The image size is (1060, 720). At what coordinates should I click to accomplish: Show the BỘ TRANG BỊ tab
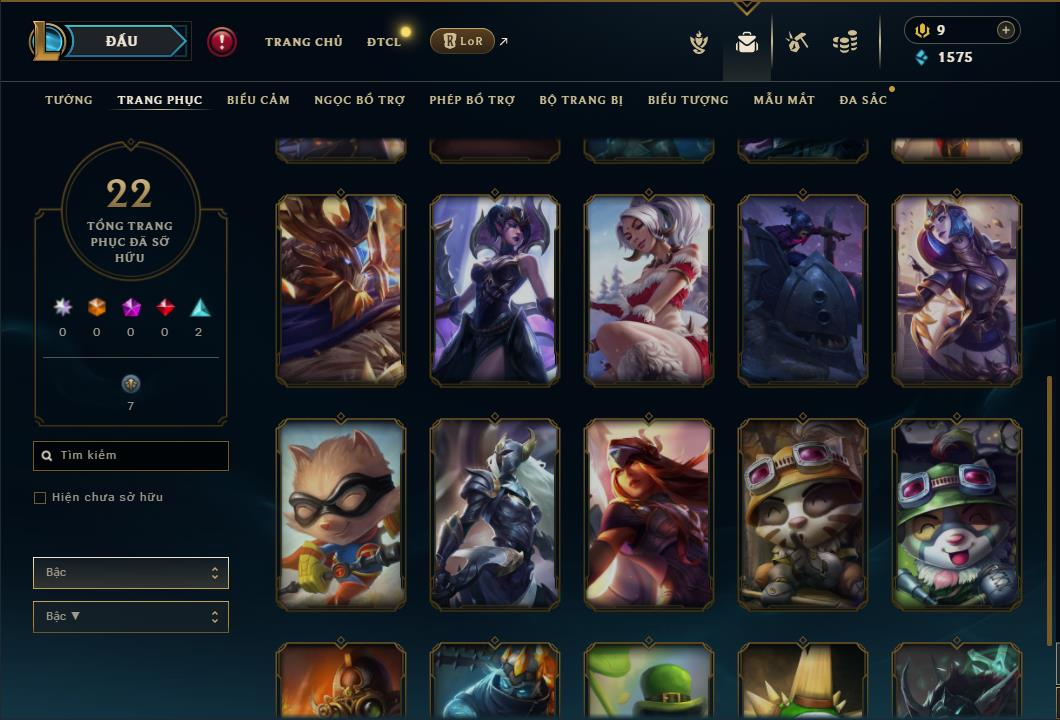click(581, 100)
